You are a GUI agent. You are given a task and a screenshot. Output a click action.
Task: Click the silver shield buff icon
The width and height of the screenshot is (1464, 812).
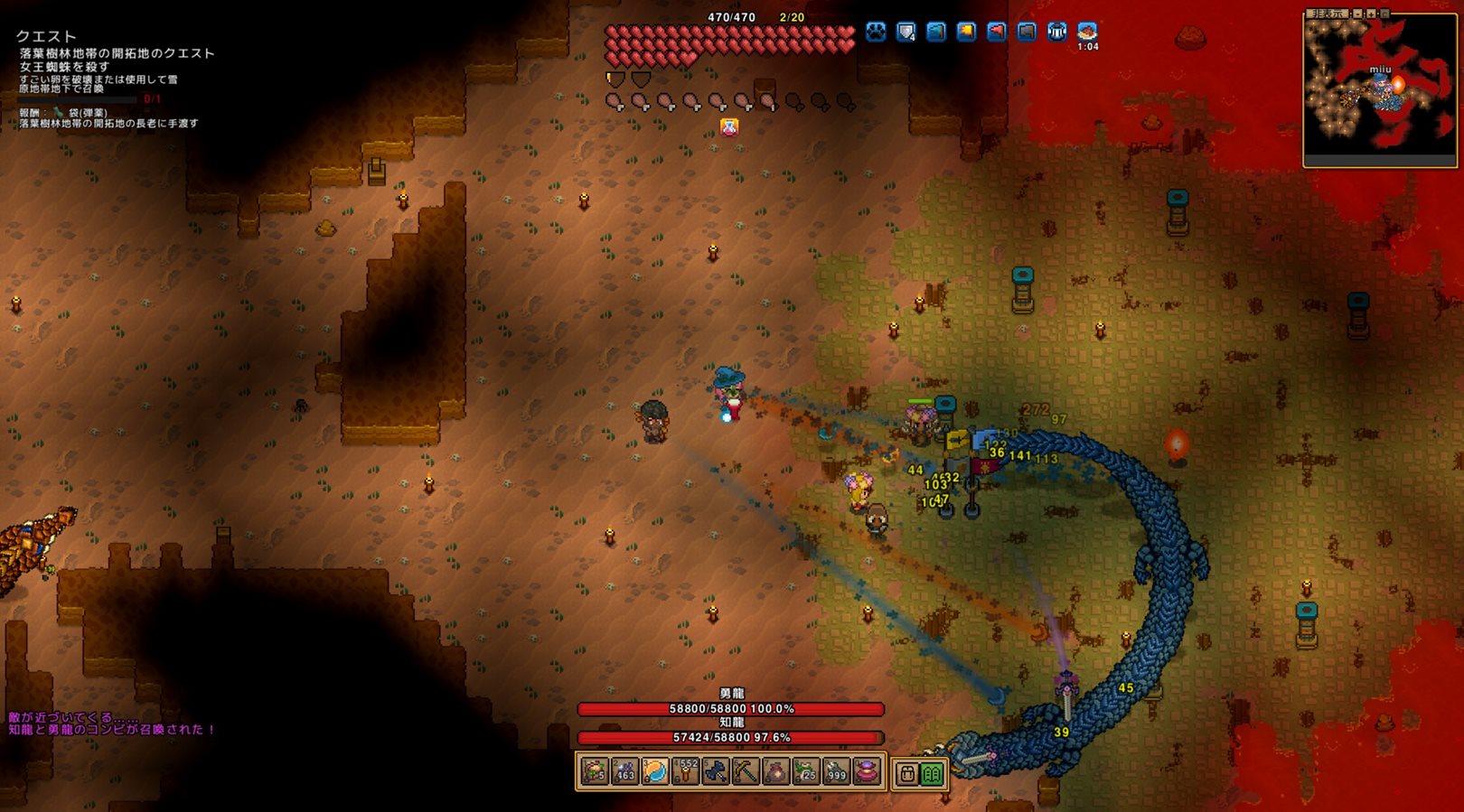point(906,33)
